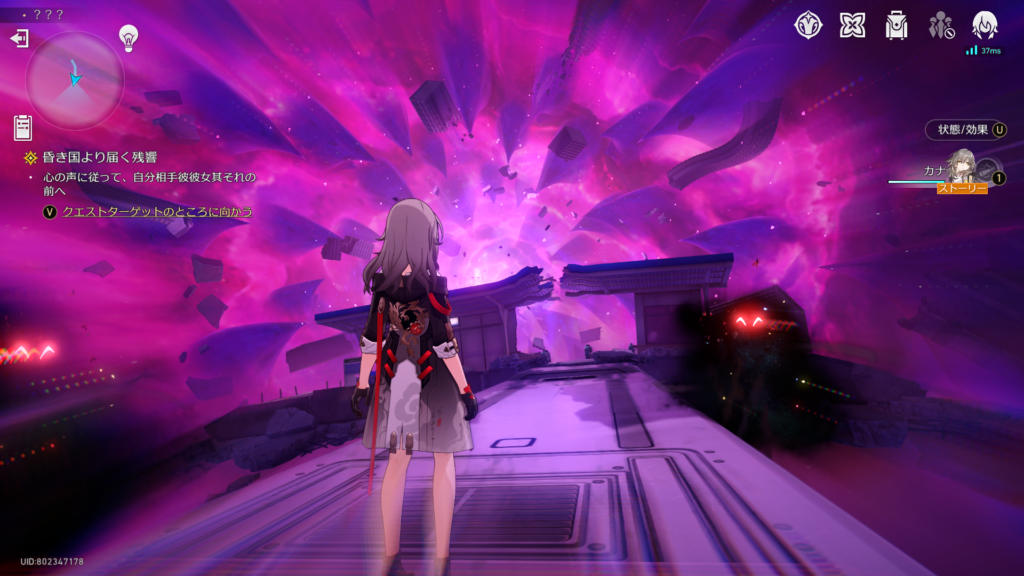Click the lightbulb hint icon
Image resolution: width=1024 pixels, height=576 pixels.
128,38
